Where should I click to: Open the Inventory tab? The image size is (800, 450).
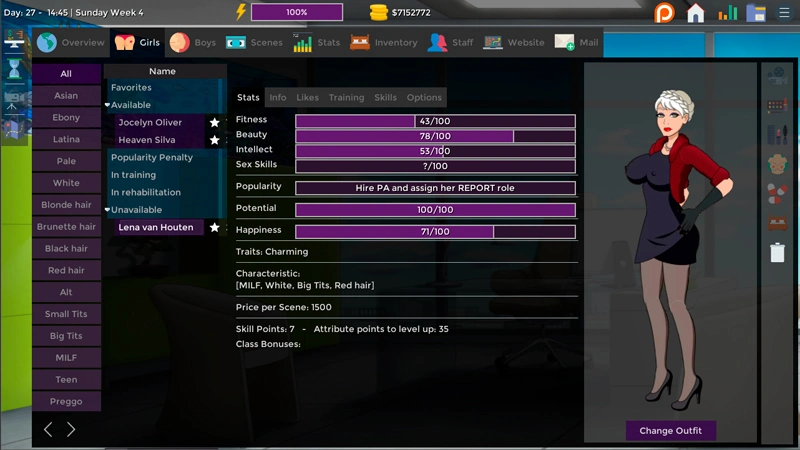tap(384, 43)
